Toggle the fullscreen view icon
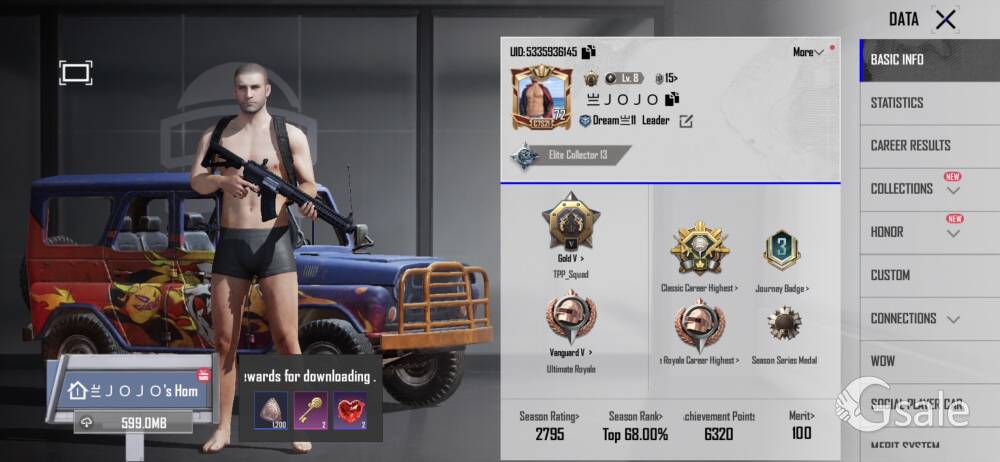This screenshot has width=1000, height=462. click(x=75, y=72)
